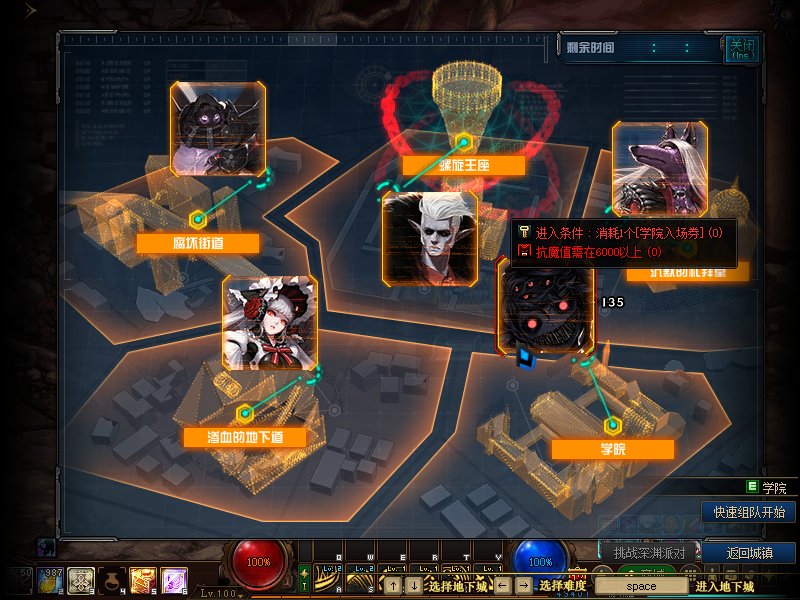Select the 挑战深渊派对 option
Image resolution: width=800 pixels, height=600 pixels.
[x=648, y=553]
